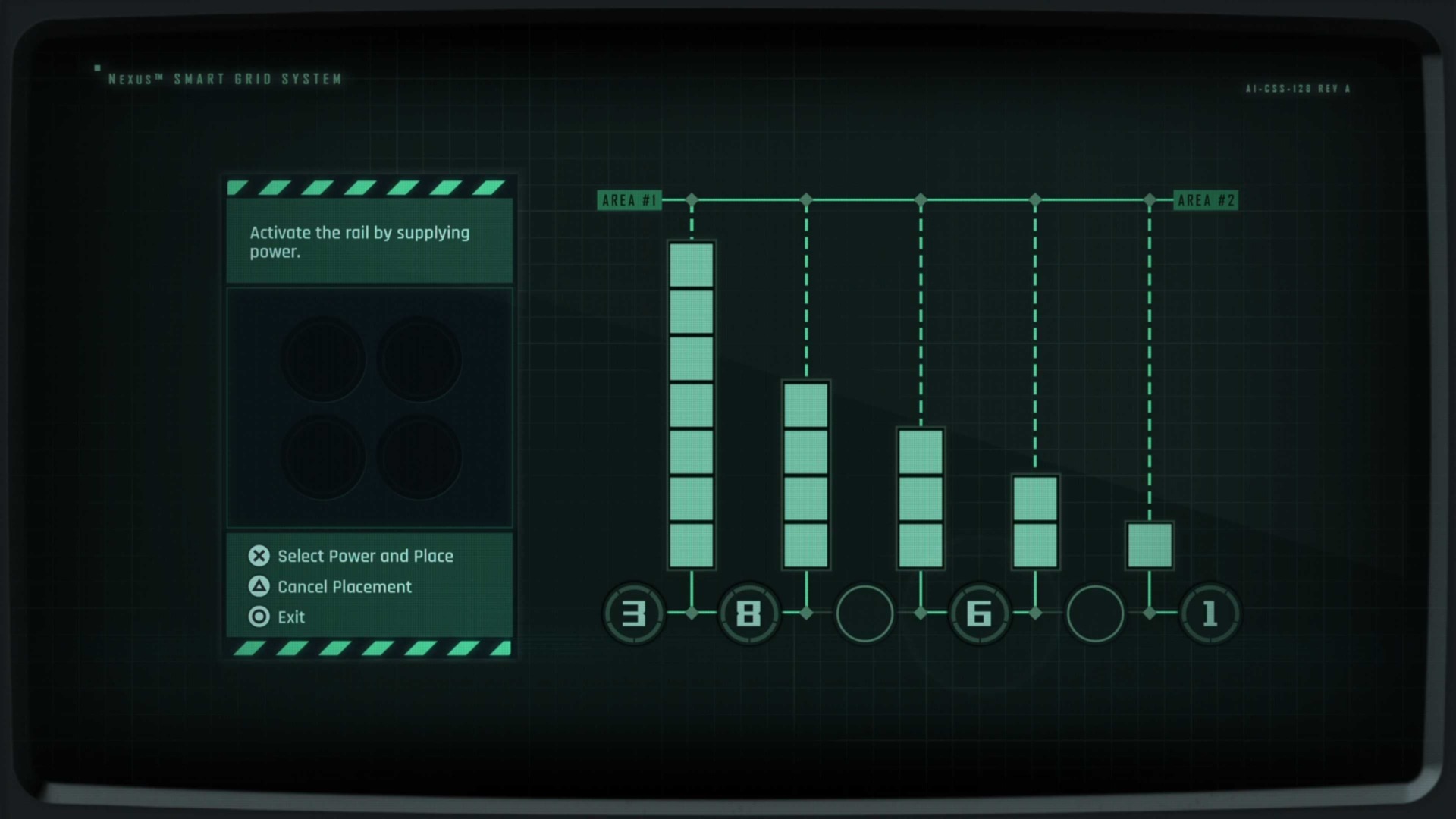The image size is (1456, 819).
Task: Click the Select Power and Place option
Action: [x=366, y=556]
